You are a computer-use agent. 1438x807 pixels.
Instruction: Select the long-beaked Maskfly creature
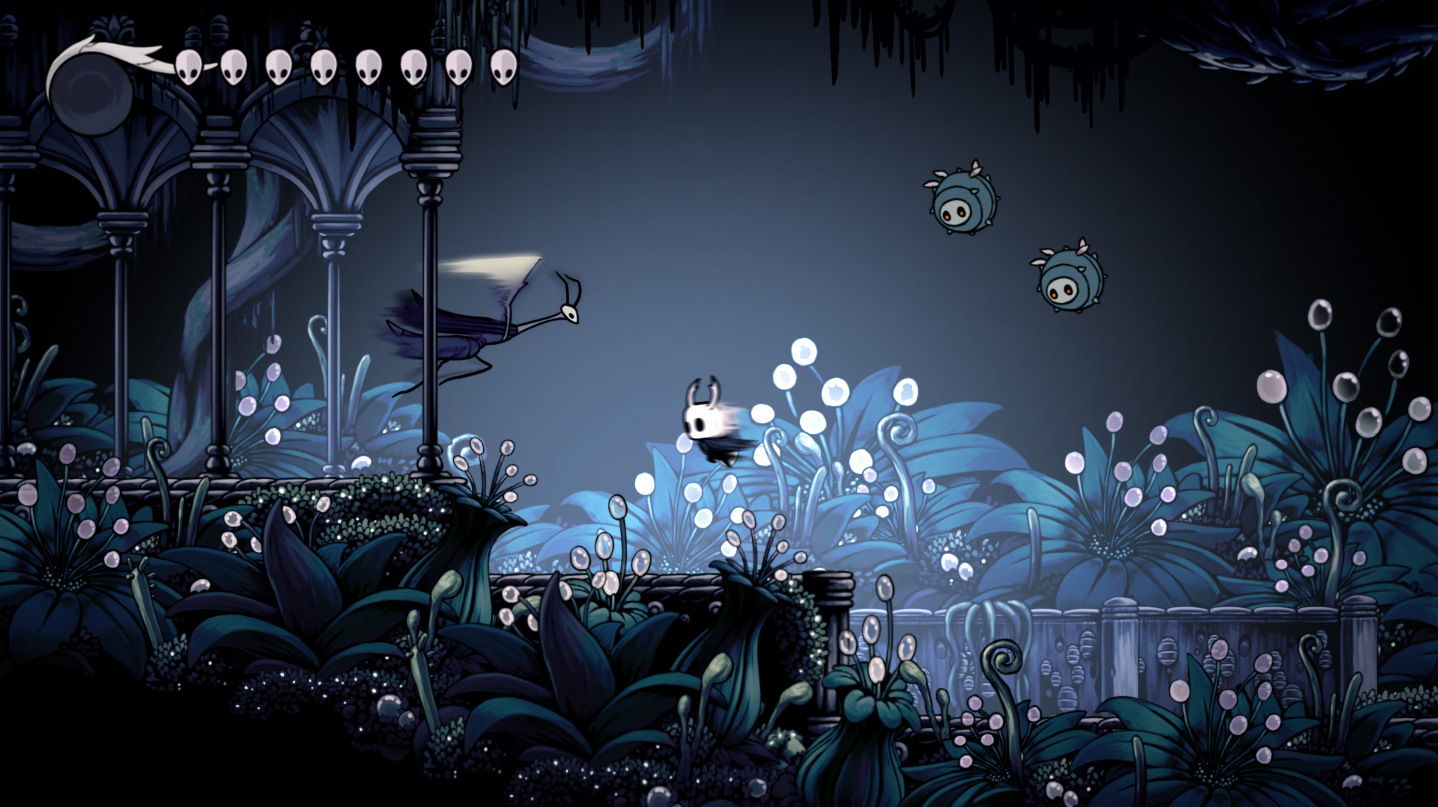[480, 320]
